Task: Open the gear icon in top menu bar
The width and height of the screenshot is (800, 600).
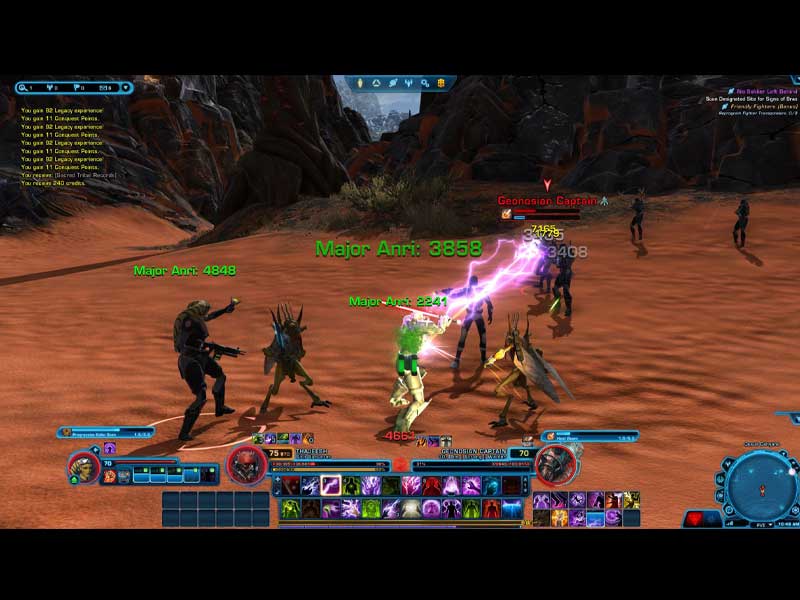Action: 425,83
